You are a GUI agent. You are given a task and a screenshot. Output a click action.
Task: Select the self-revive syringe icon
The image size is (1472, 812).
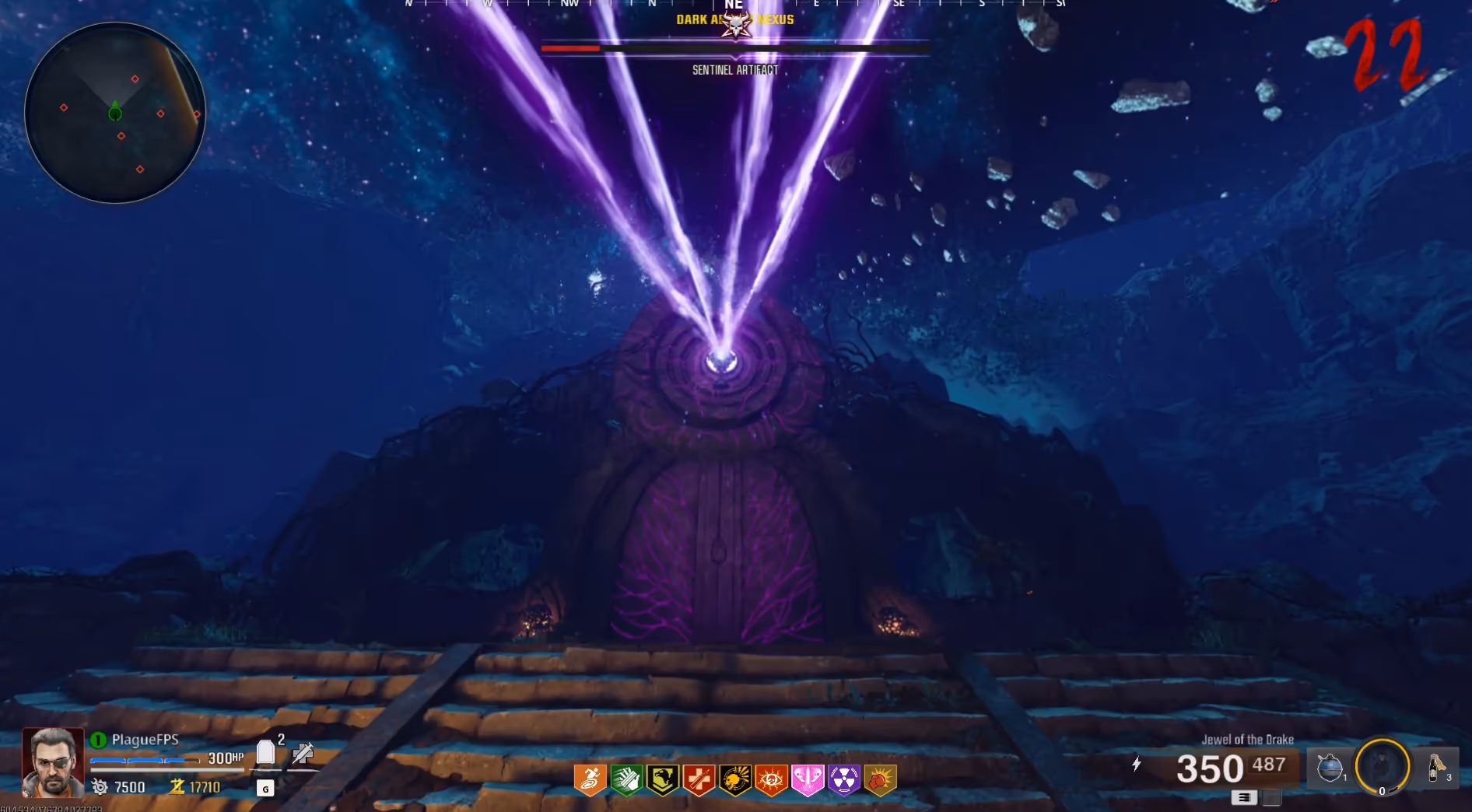[303, 752]
